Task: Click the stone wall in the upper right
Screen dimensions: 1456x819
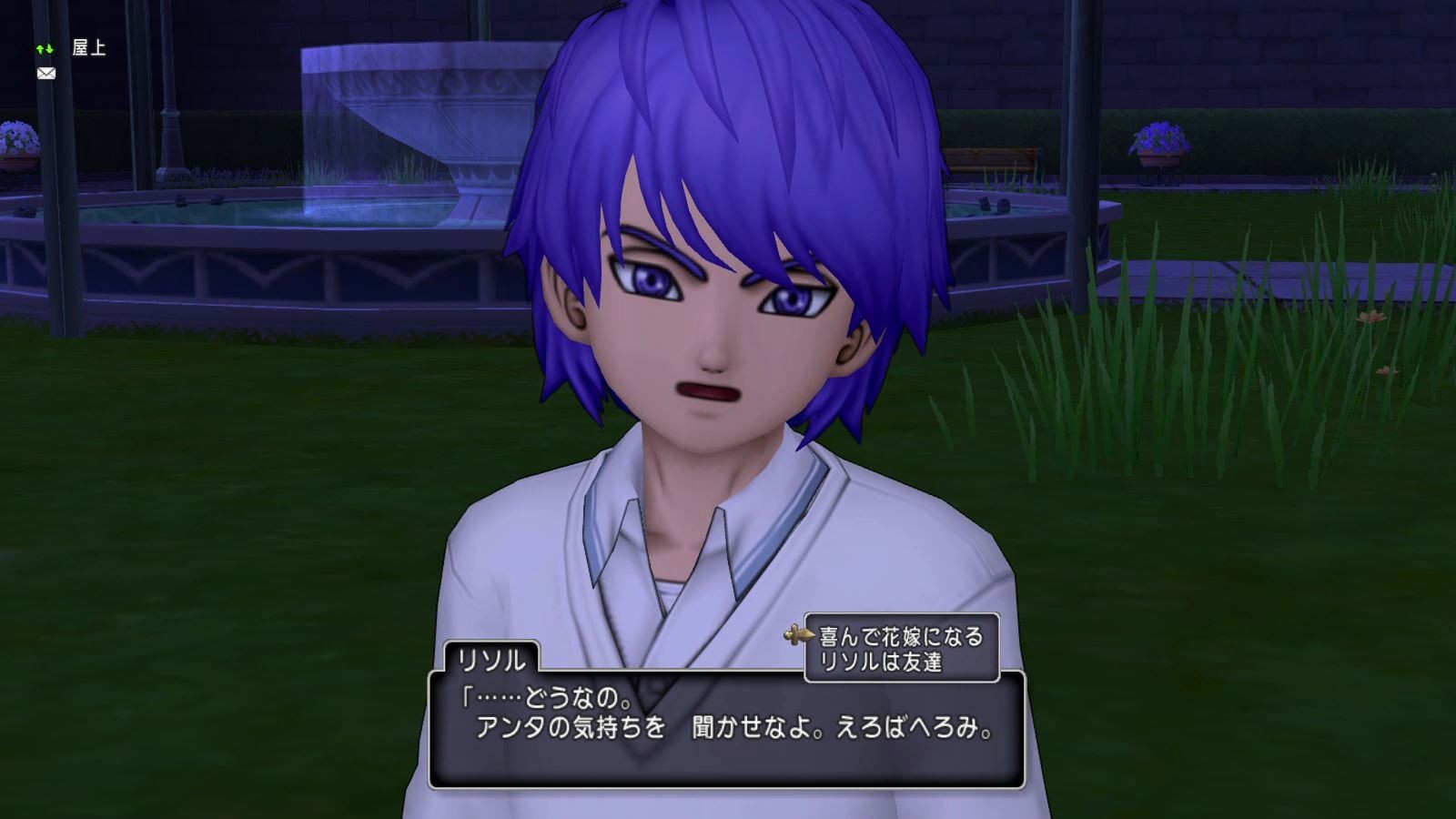Action: click(1319, 55)
